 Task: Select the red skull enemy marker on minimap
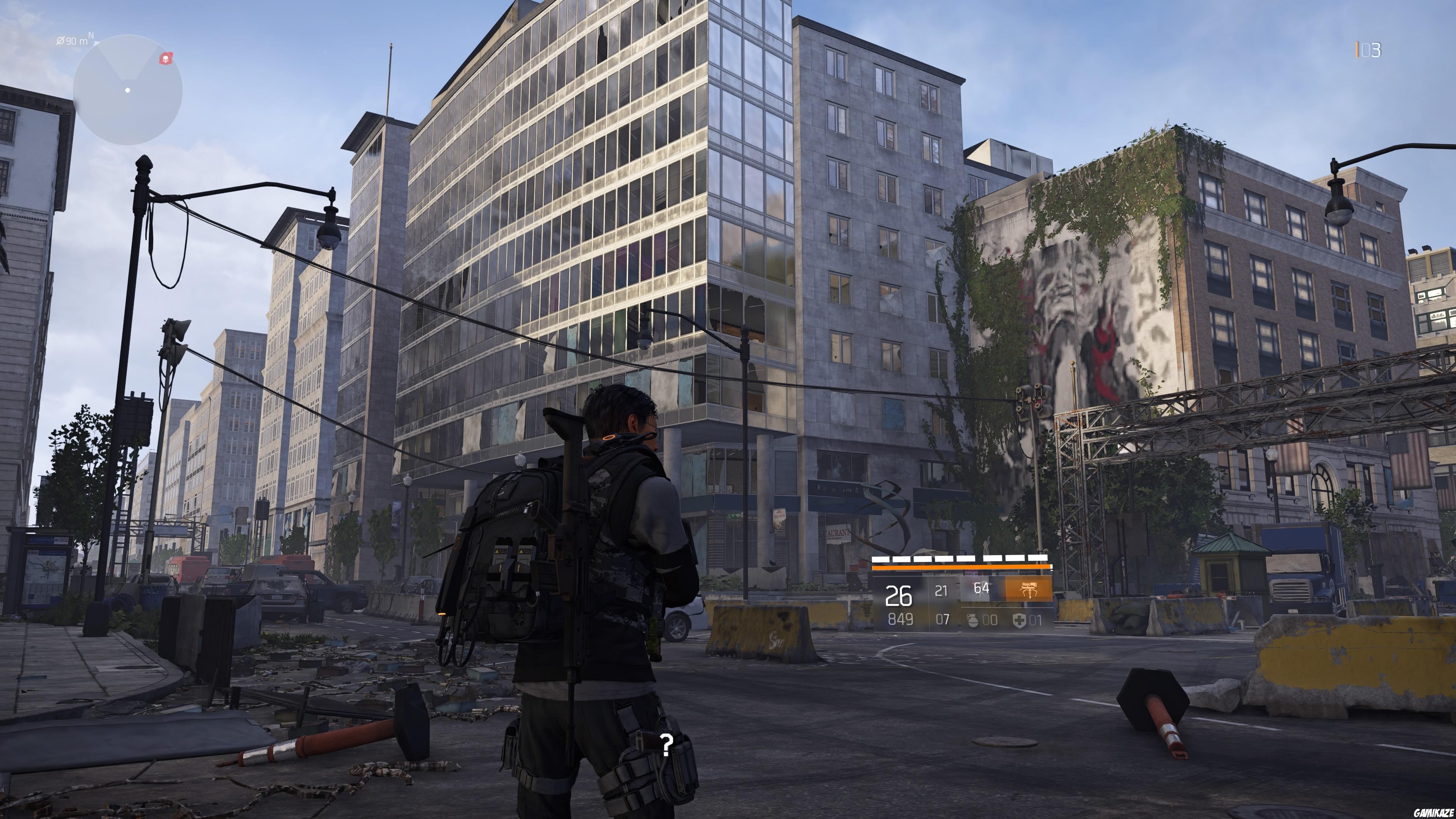pos(167,60)
